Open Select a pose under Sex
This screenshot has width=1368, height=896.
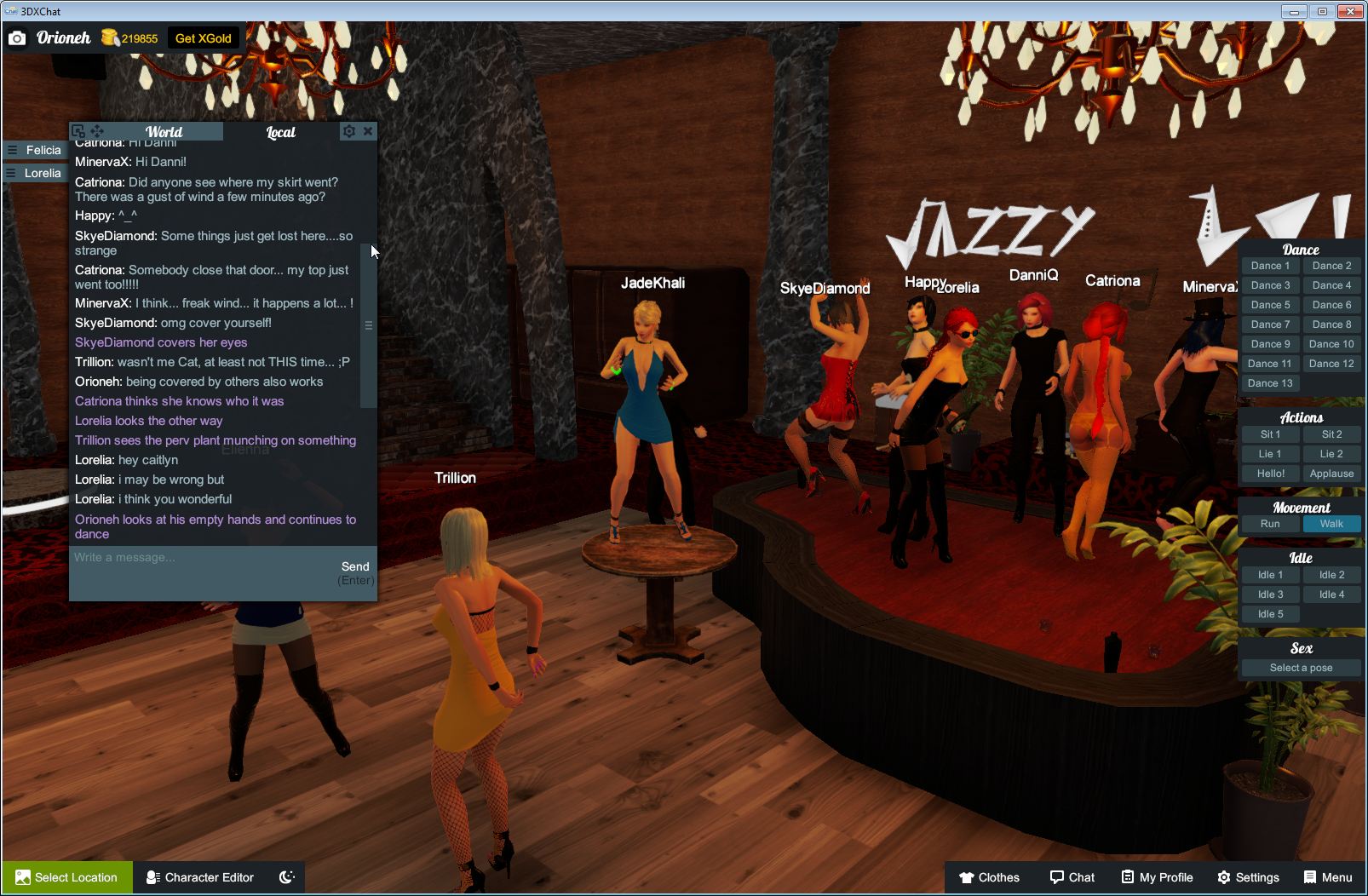tap(1301, 668)
